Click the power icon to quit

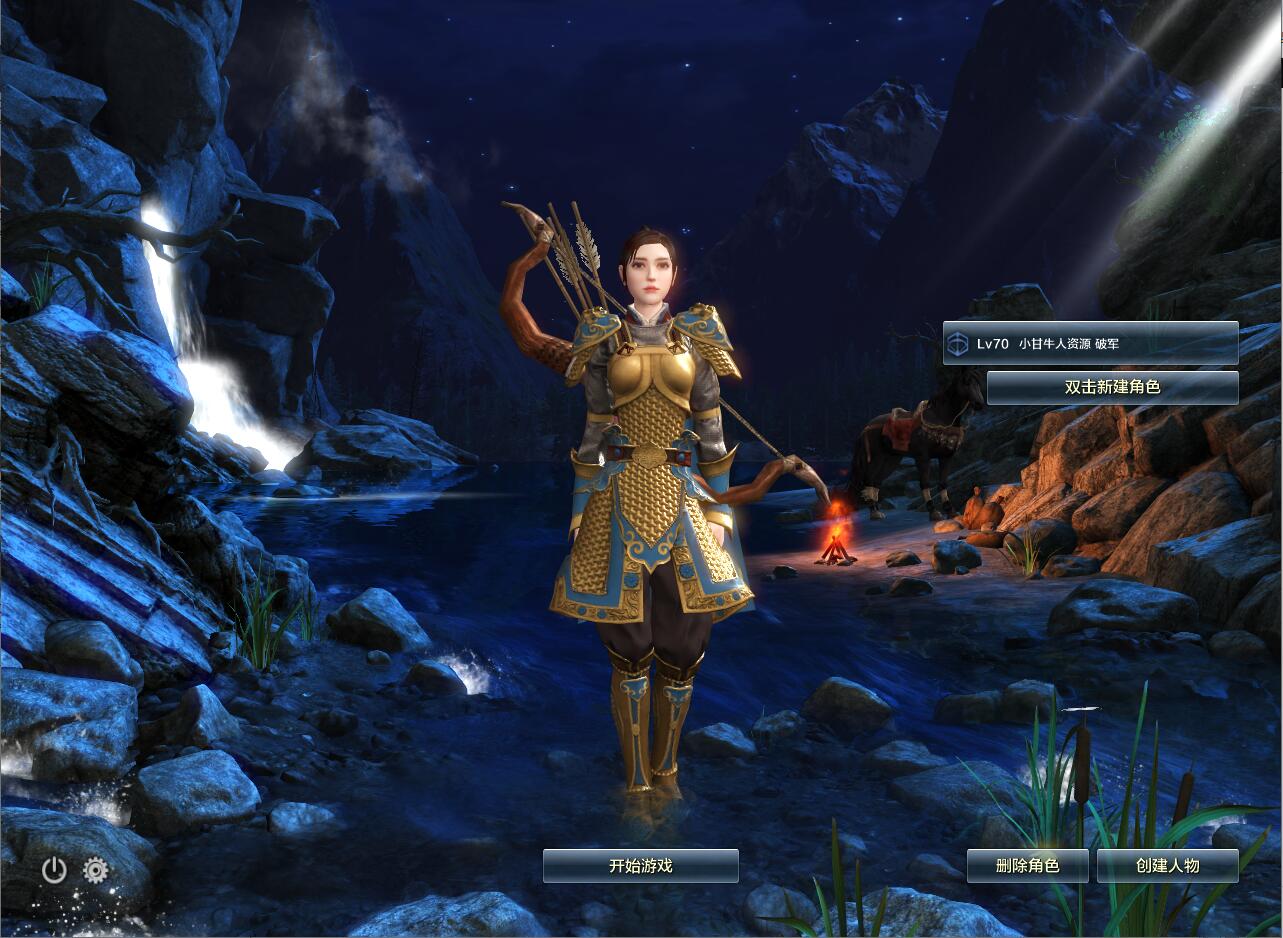[54, 870]
